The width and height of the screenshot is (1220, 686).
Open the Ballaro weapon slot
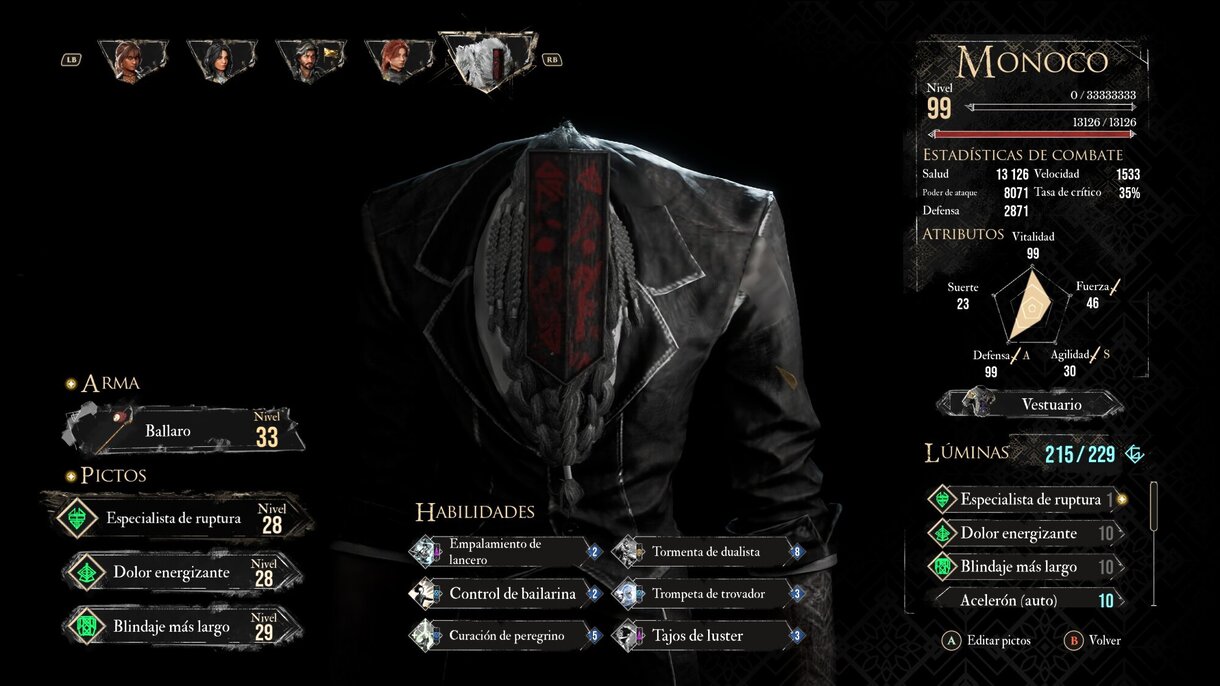point(185,431)
